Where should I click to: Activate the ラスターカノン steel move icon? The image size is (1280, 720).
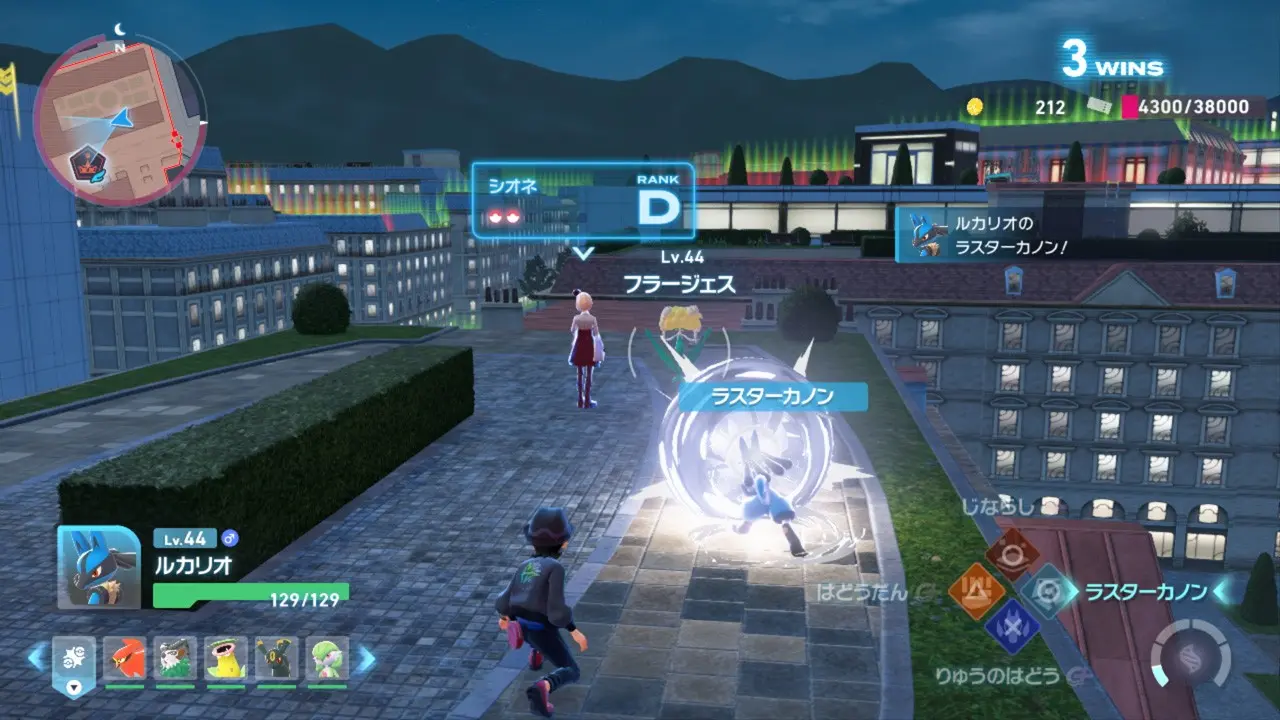click(1048, 590)
